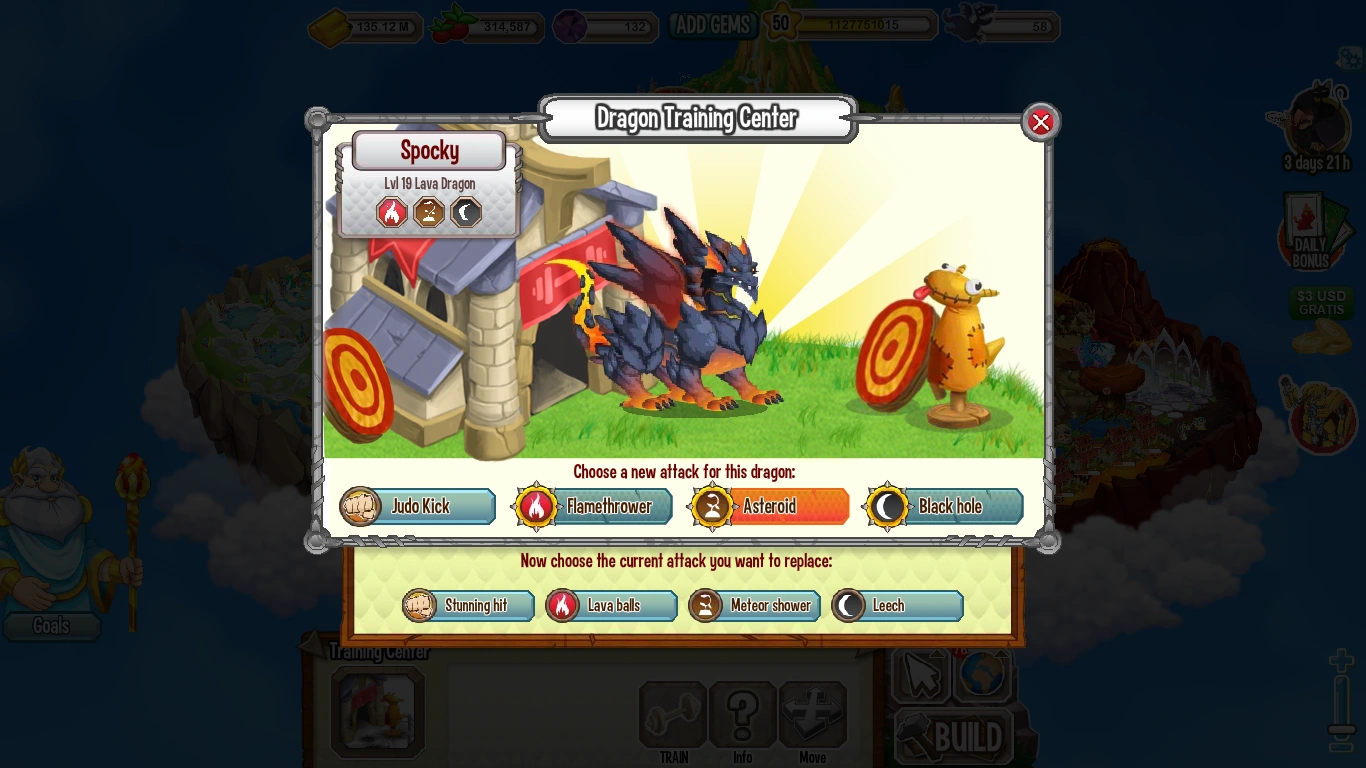Click the ADD GEMS button

[713, 25]
